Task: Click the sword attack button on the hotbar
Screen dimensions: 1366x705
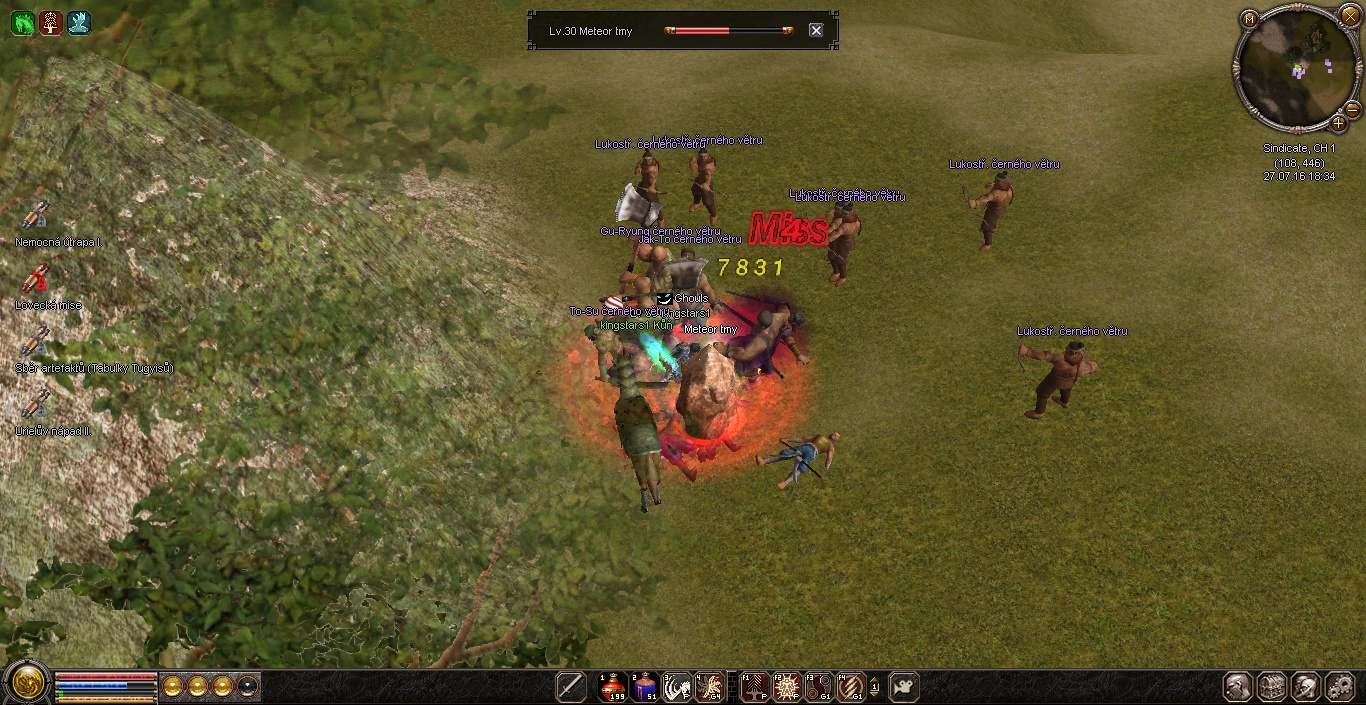Action: (571, 686)
